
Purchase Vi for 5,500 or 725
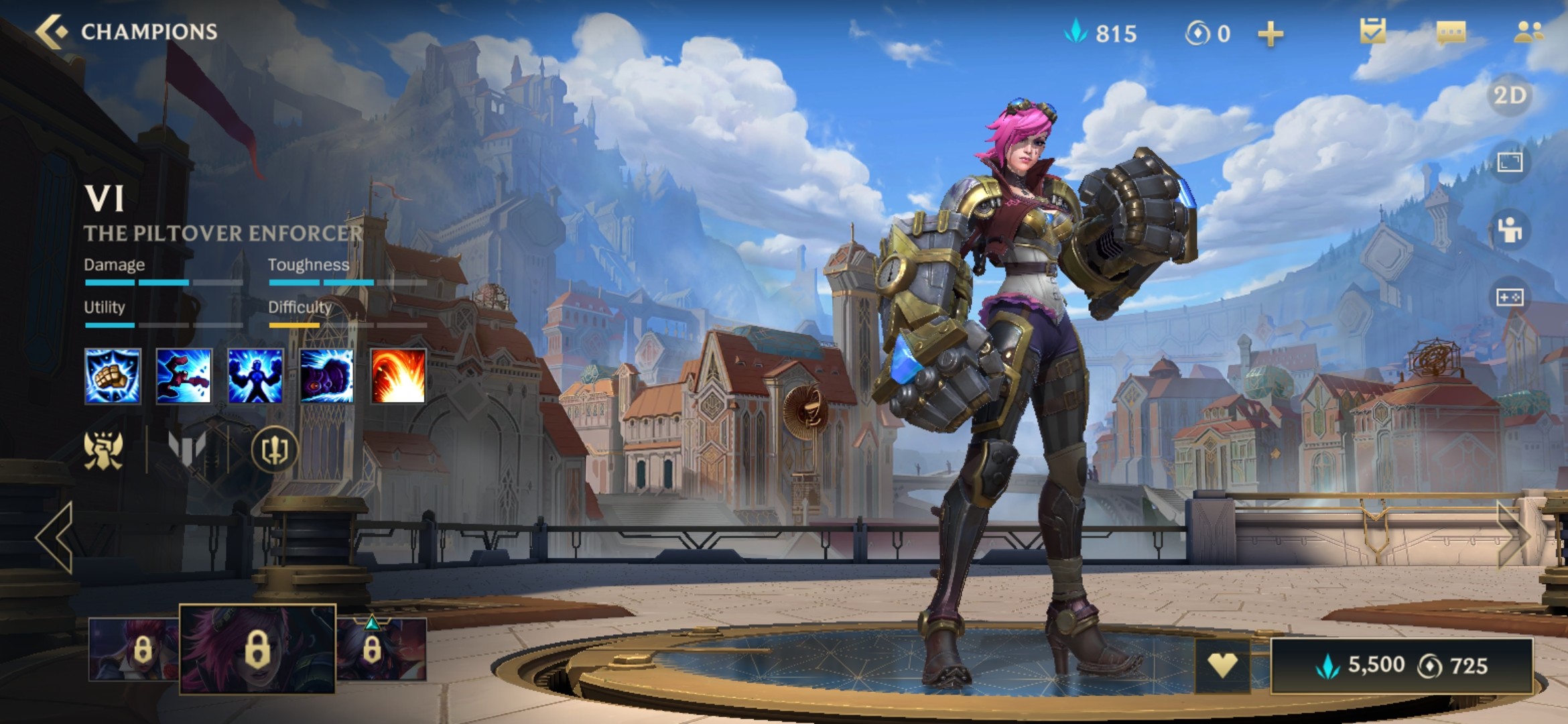pyautogui.click(x=1401, y=666)
